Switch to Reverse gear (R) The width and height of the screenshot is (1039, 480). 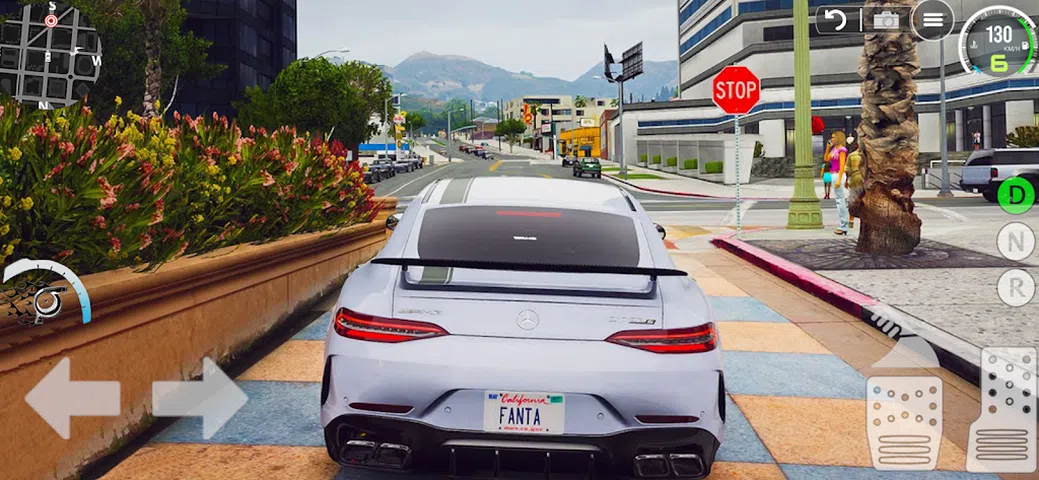point(1016,288)
